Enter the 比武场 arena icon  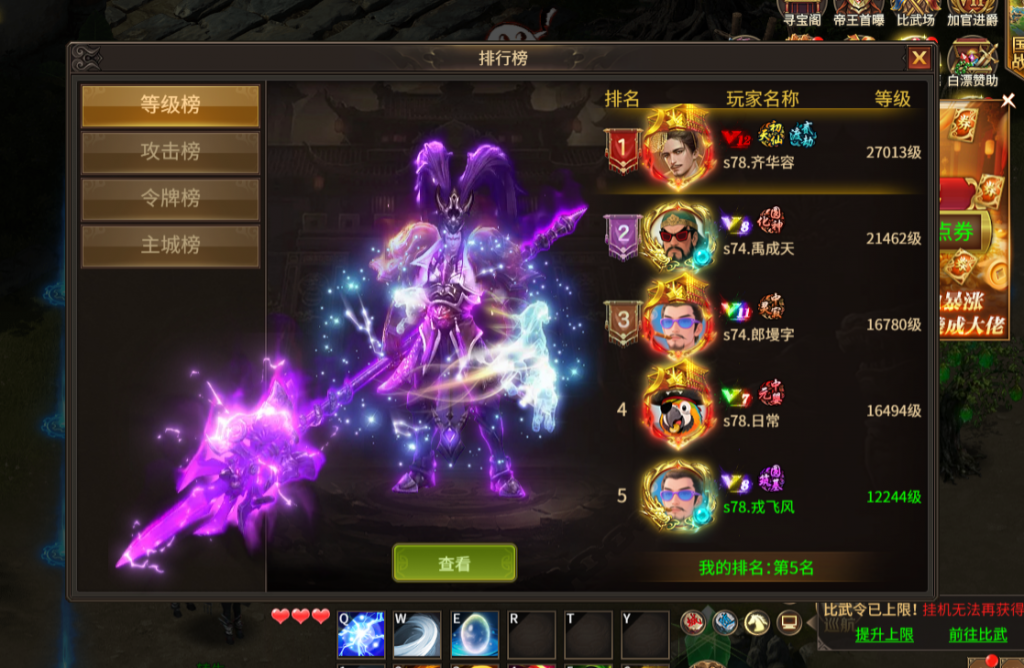(x=916, y=13)
